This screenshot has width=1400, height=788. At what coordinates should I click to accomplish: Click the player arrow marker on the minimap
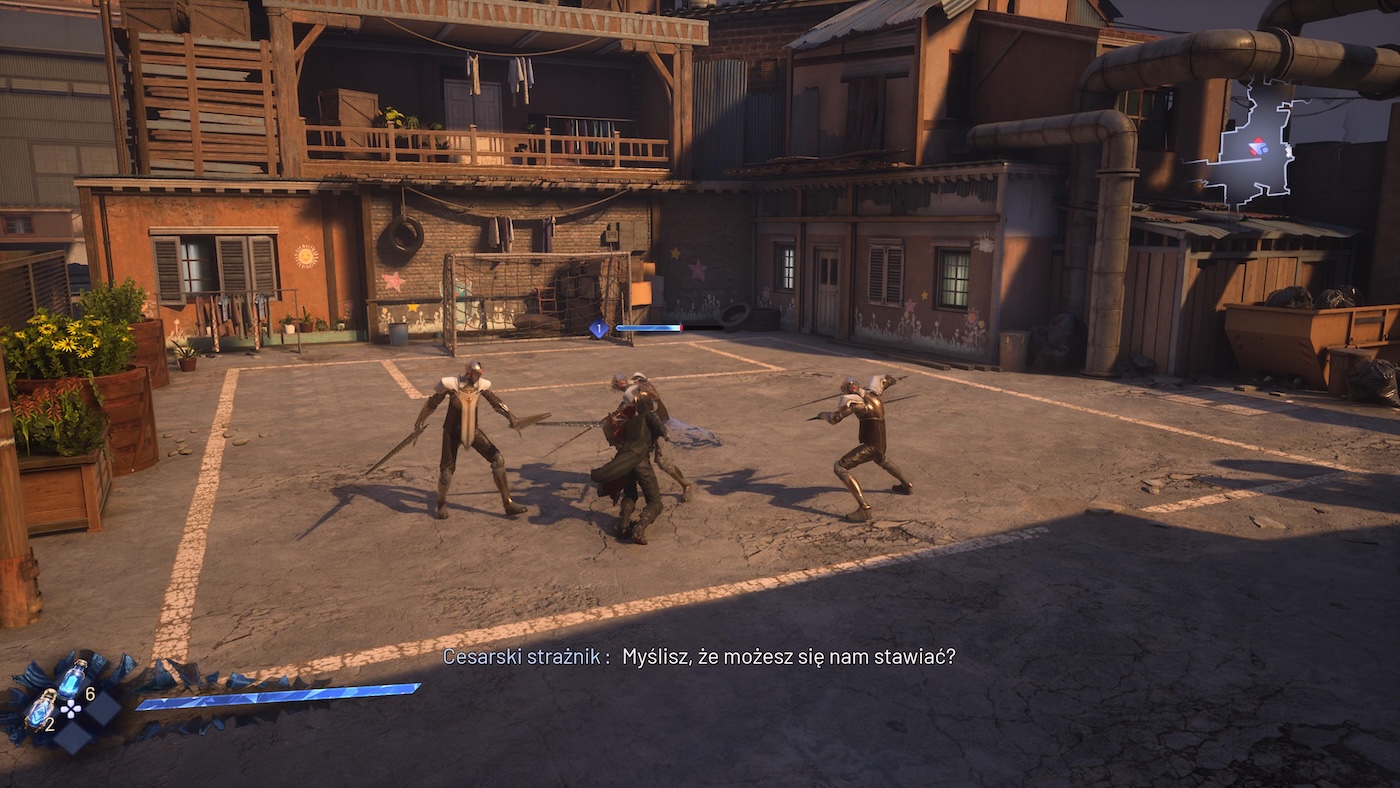click(1258, 147)
